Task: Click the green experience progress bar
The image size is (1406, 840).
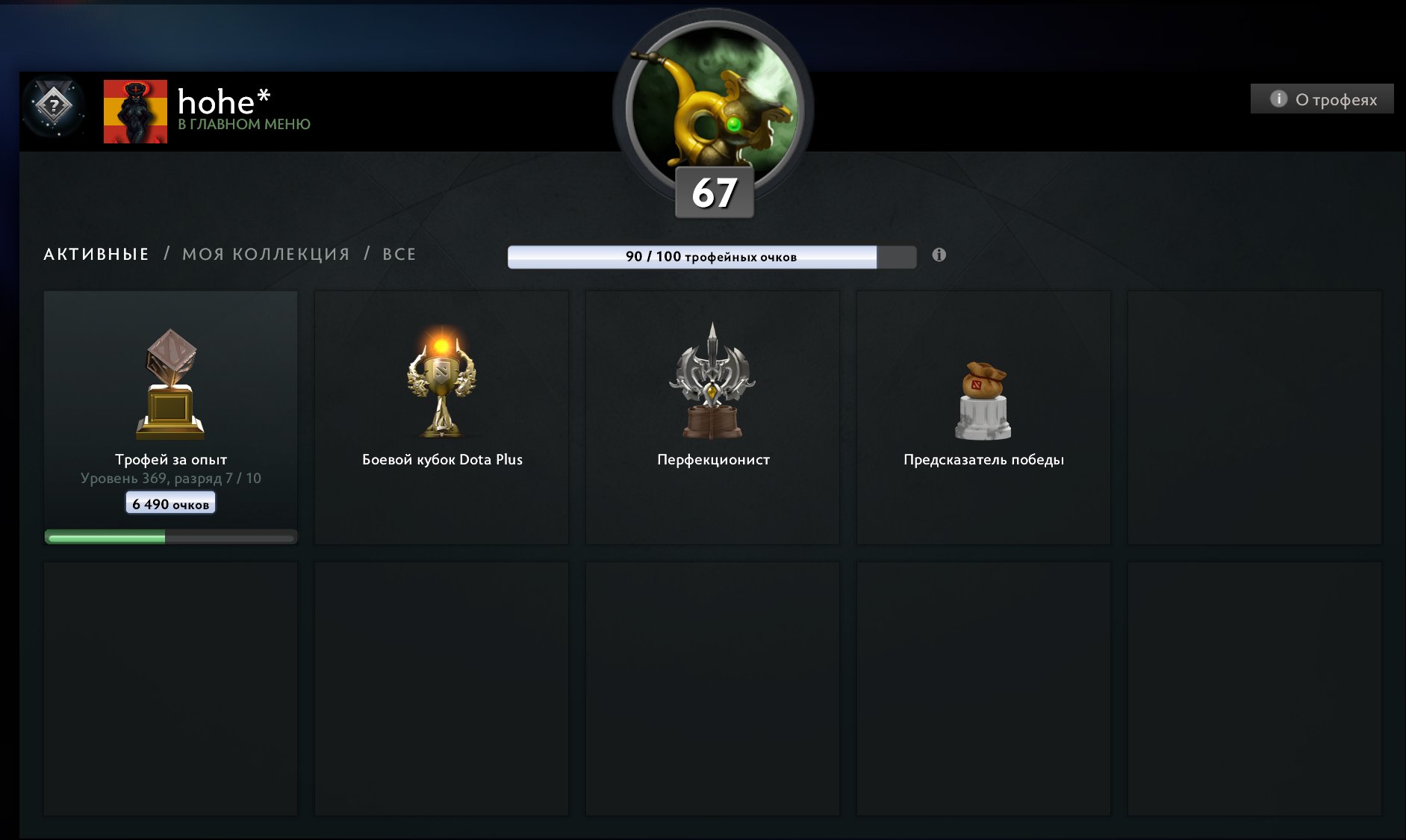Action: [170, 535]
